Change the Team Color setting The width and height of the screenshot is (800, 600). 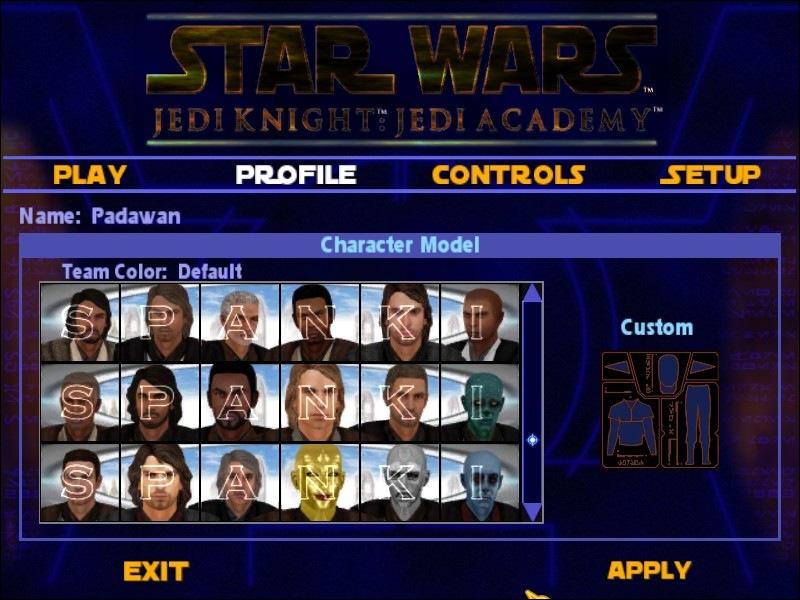tap(152, 271)
